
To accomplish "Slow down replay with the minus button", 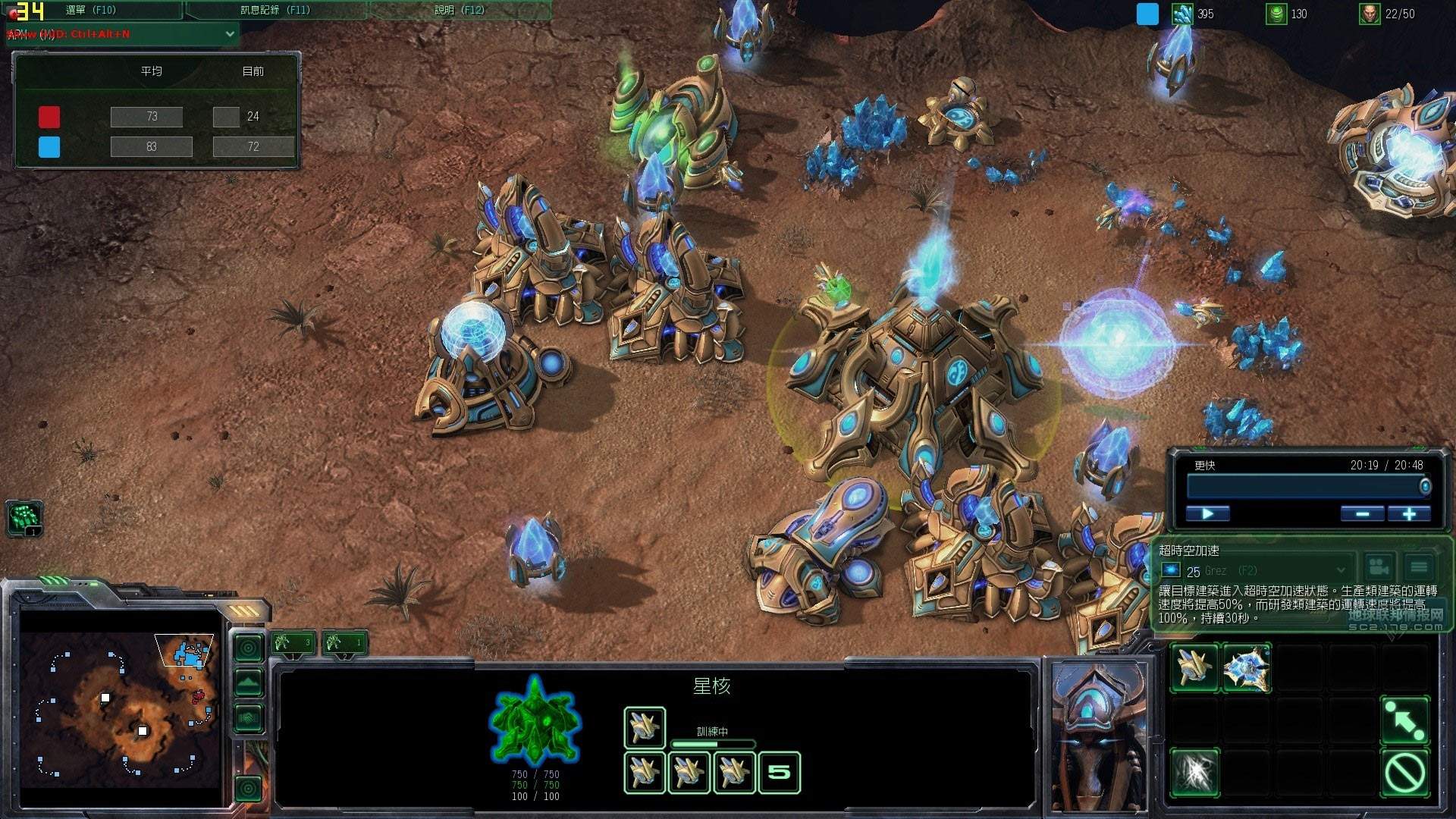I will [x=1362, y=514].
